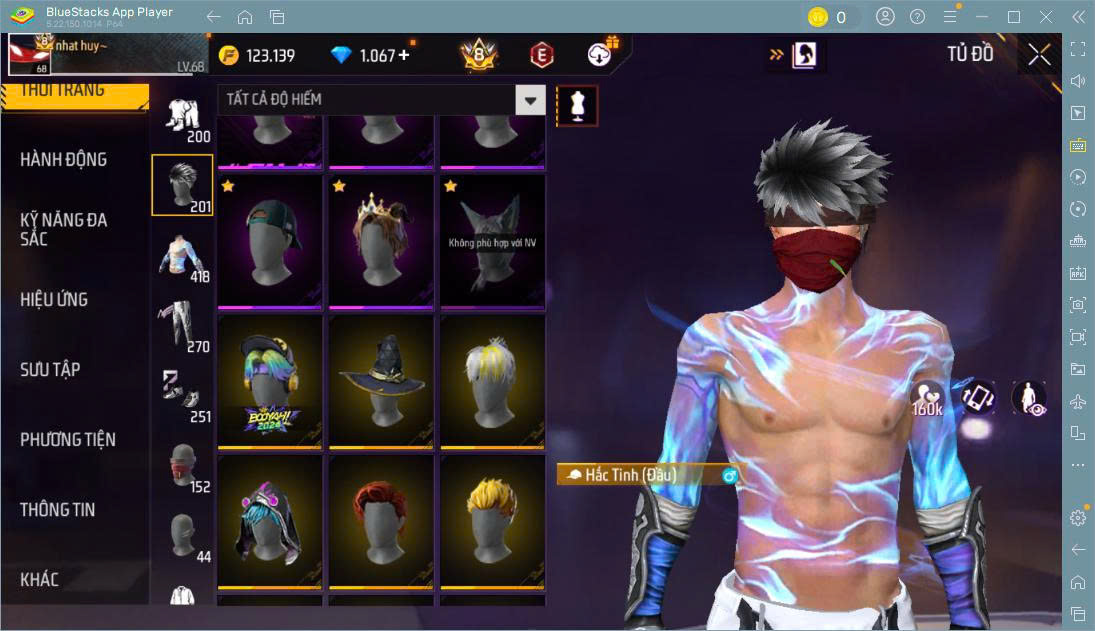This screenshot has width=1095, height=631.
Task: Select the backwards cap headgear
Action: pos(270,240)
